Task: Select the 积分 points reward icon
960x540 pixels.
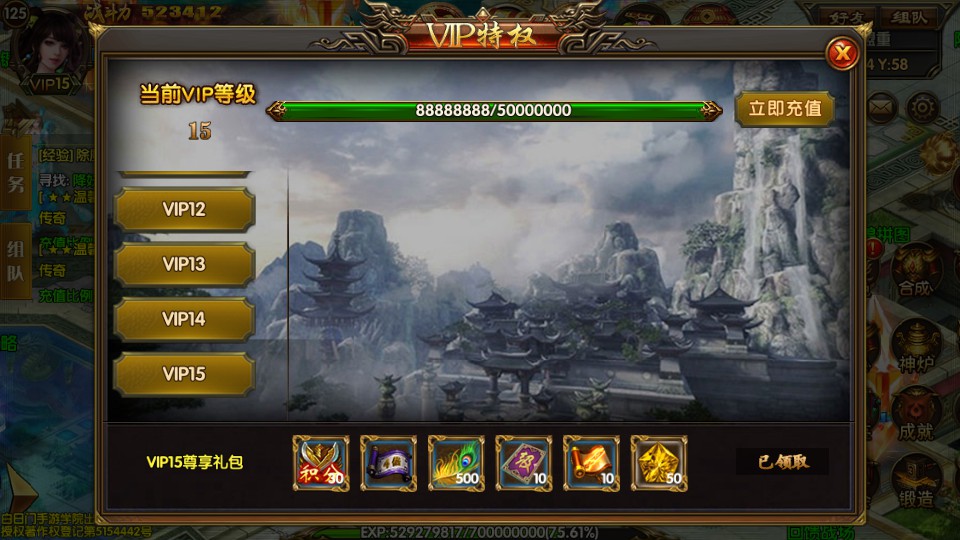Action: [x=321, y=463]
